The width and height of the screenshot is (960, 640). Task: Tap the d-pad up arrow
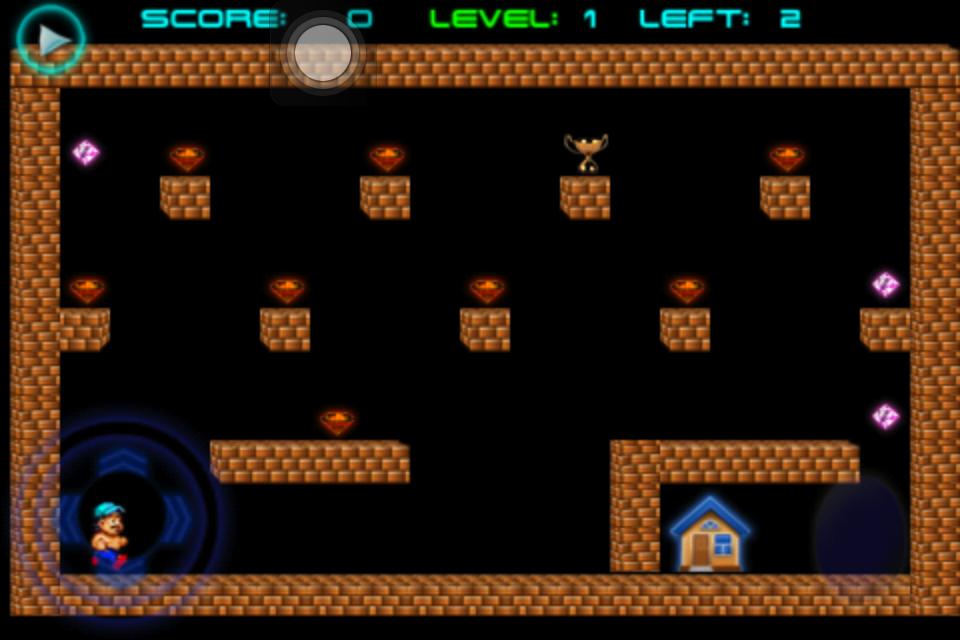point(122,462)
